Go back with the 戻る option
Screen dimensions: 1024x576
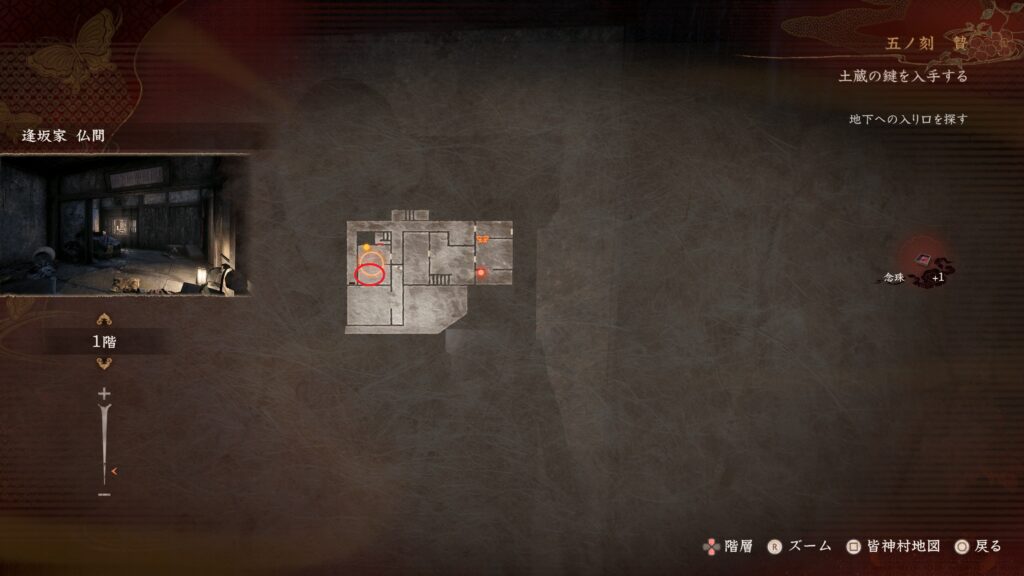point(977,547)
